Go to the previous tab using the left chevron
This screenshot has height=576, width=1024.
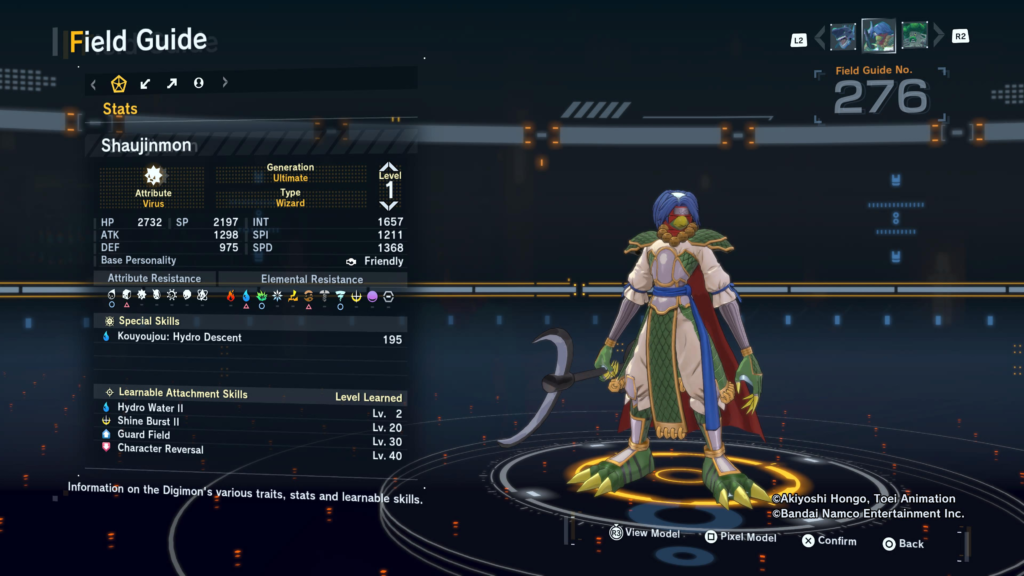point(93,83)
